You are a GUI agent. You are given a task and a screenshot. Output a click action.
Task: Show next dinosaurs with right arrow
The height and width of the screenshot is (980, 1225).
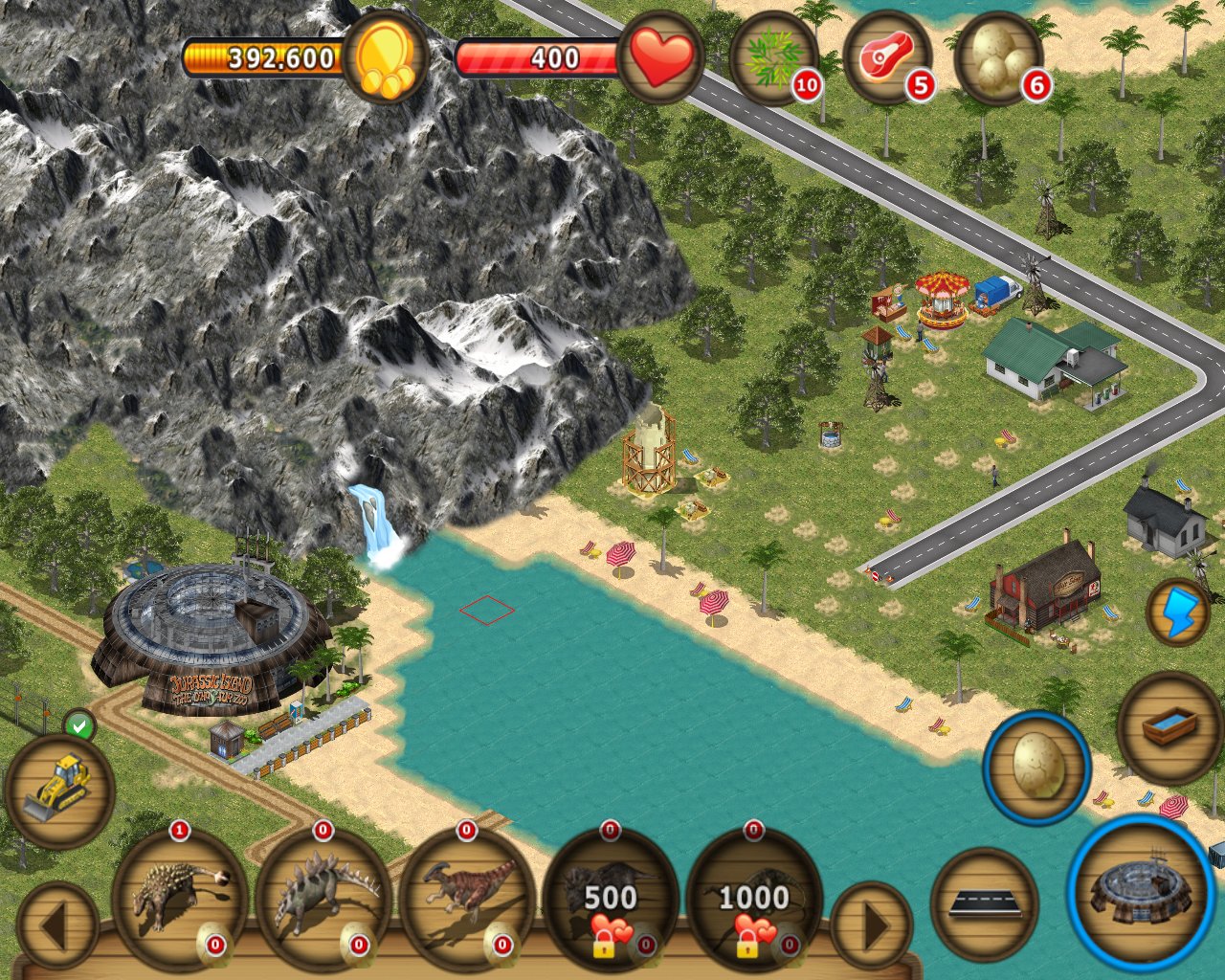(872, 926)
